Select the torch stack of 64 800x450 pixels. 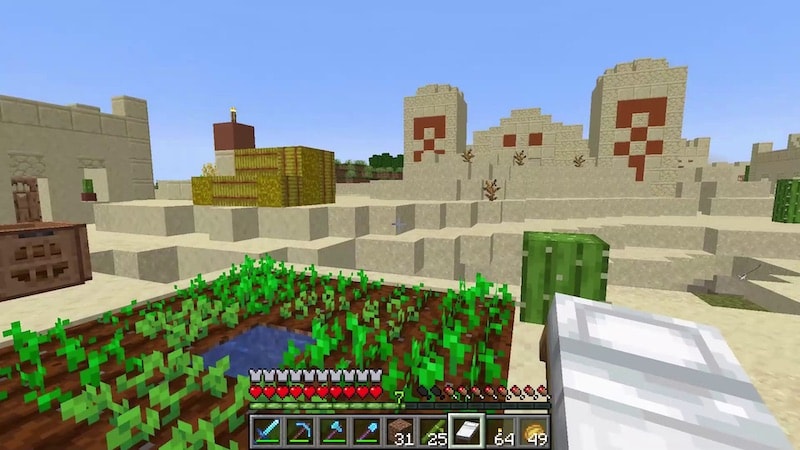pos(500,431)
